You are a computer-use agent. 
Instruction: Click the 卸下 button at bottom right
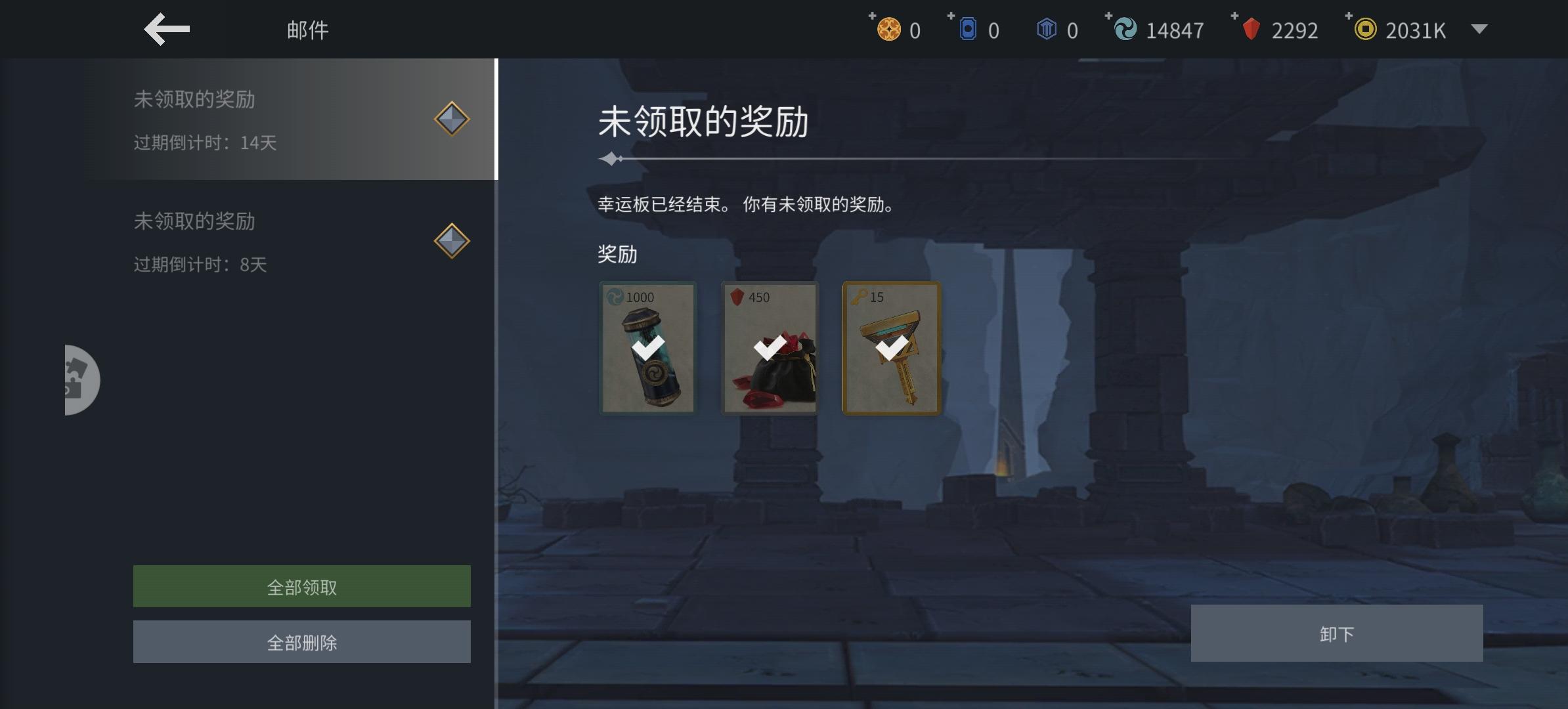(x=1338, y=632)
